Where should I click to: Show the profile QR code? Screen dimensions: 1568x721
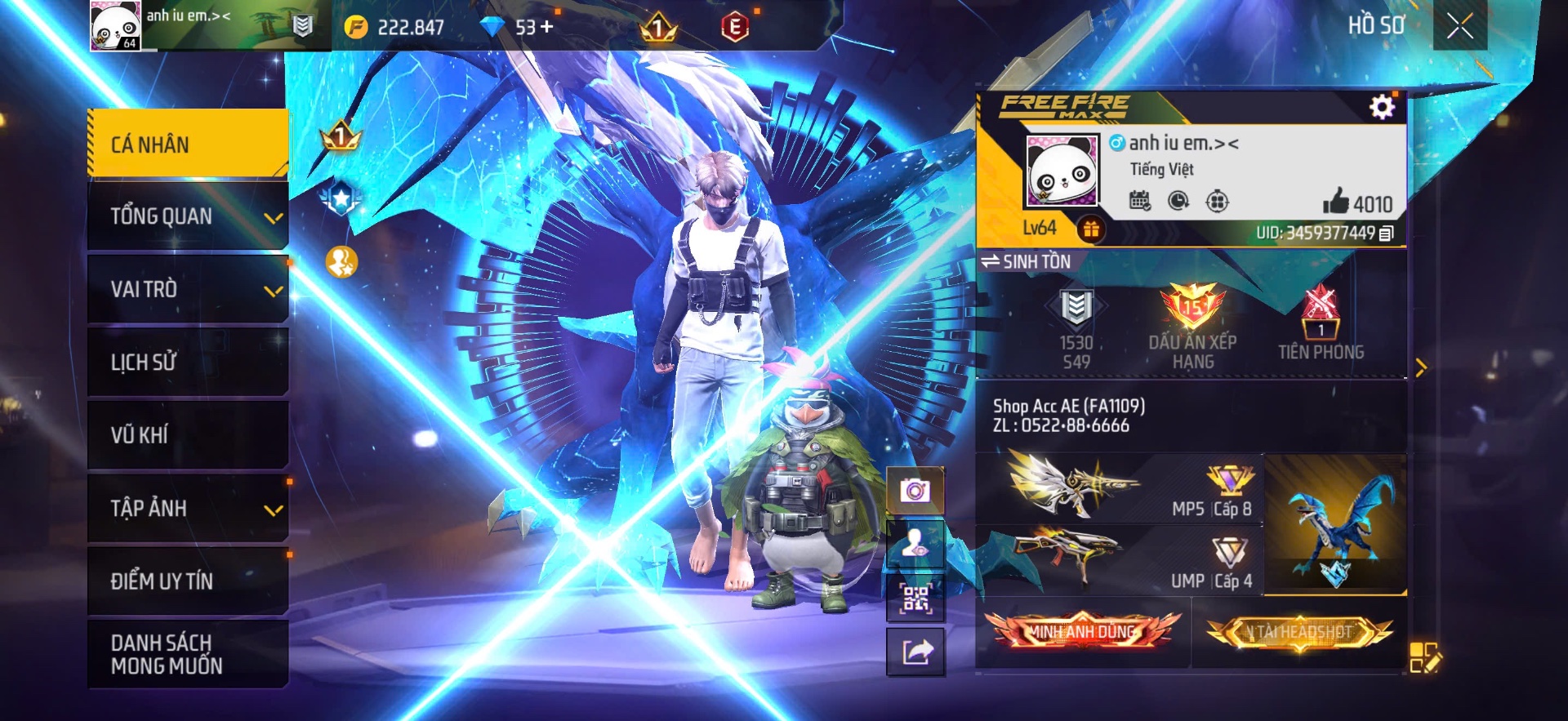coord(915,599)
